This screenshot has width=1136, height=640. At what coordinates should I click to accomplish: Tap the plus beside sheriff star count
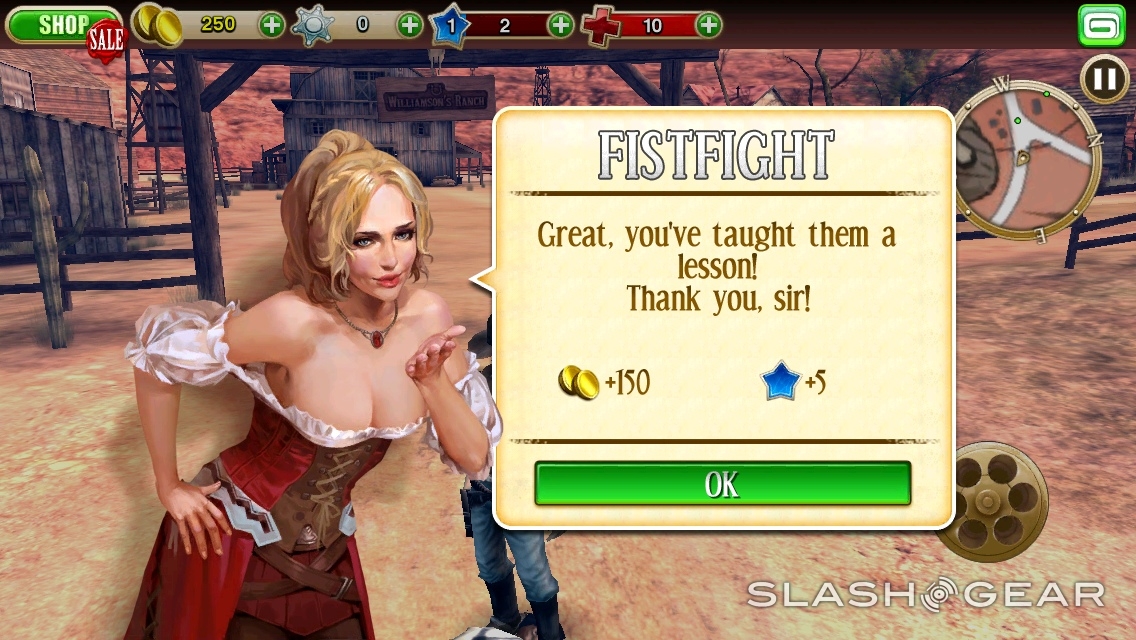[x=410, y=25]
